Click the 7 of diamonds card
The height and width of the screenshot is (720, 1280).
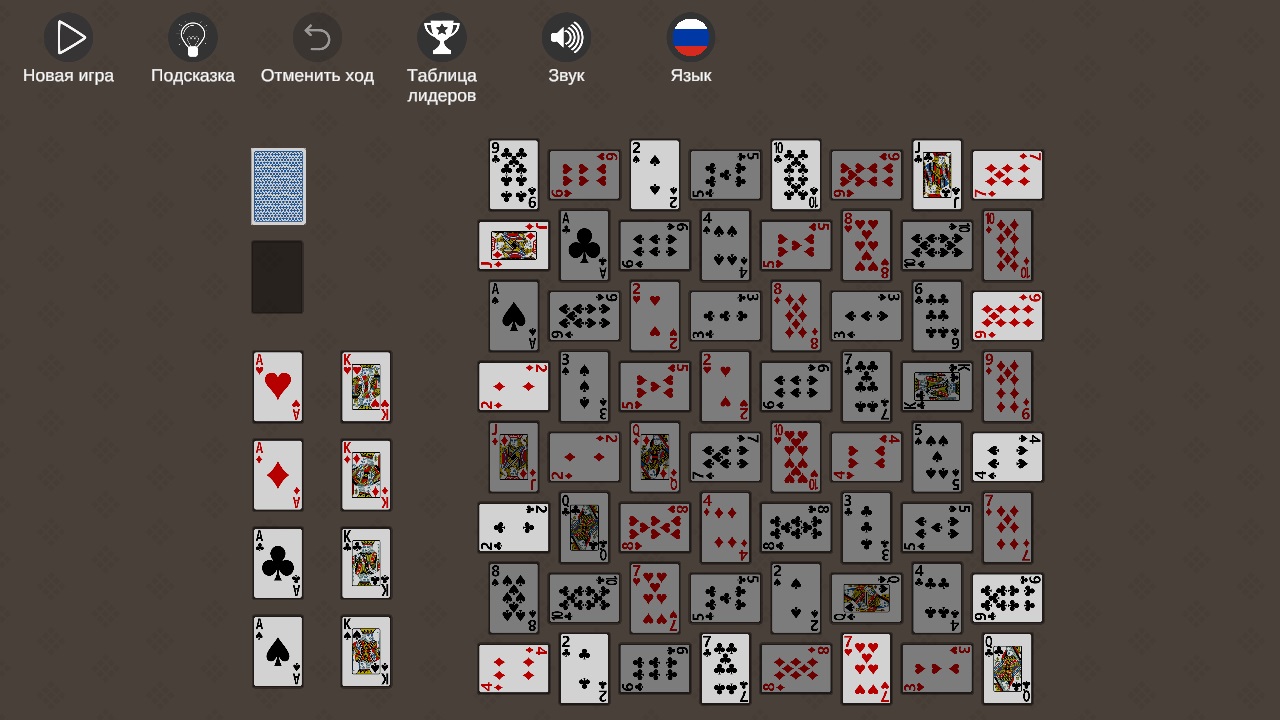tap(1006, 174)
